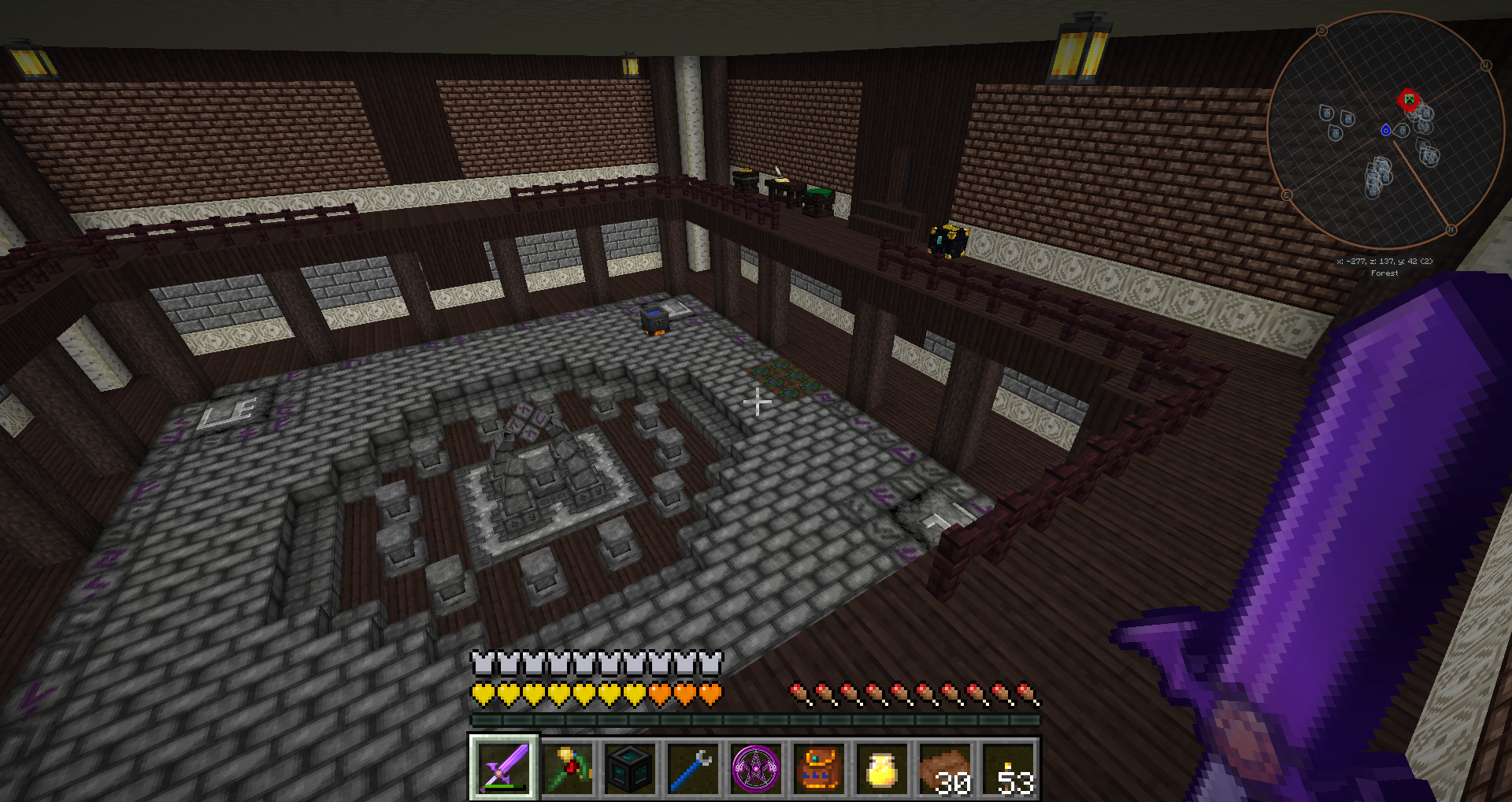Choose the black cube block slot
Screen dimensions: 1512x802
click(x=631, y=767)
